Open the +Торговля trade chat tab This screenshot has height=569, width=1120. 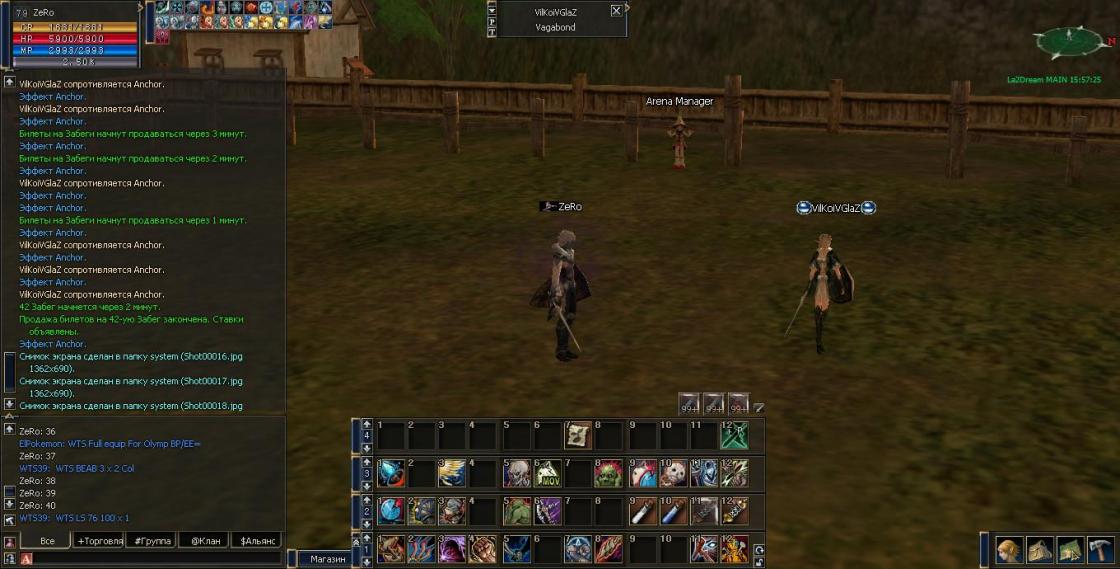100,541
